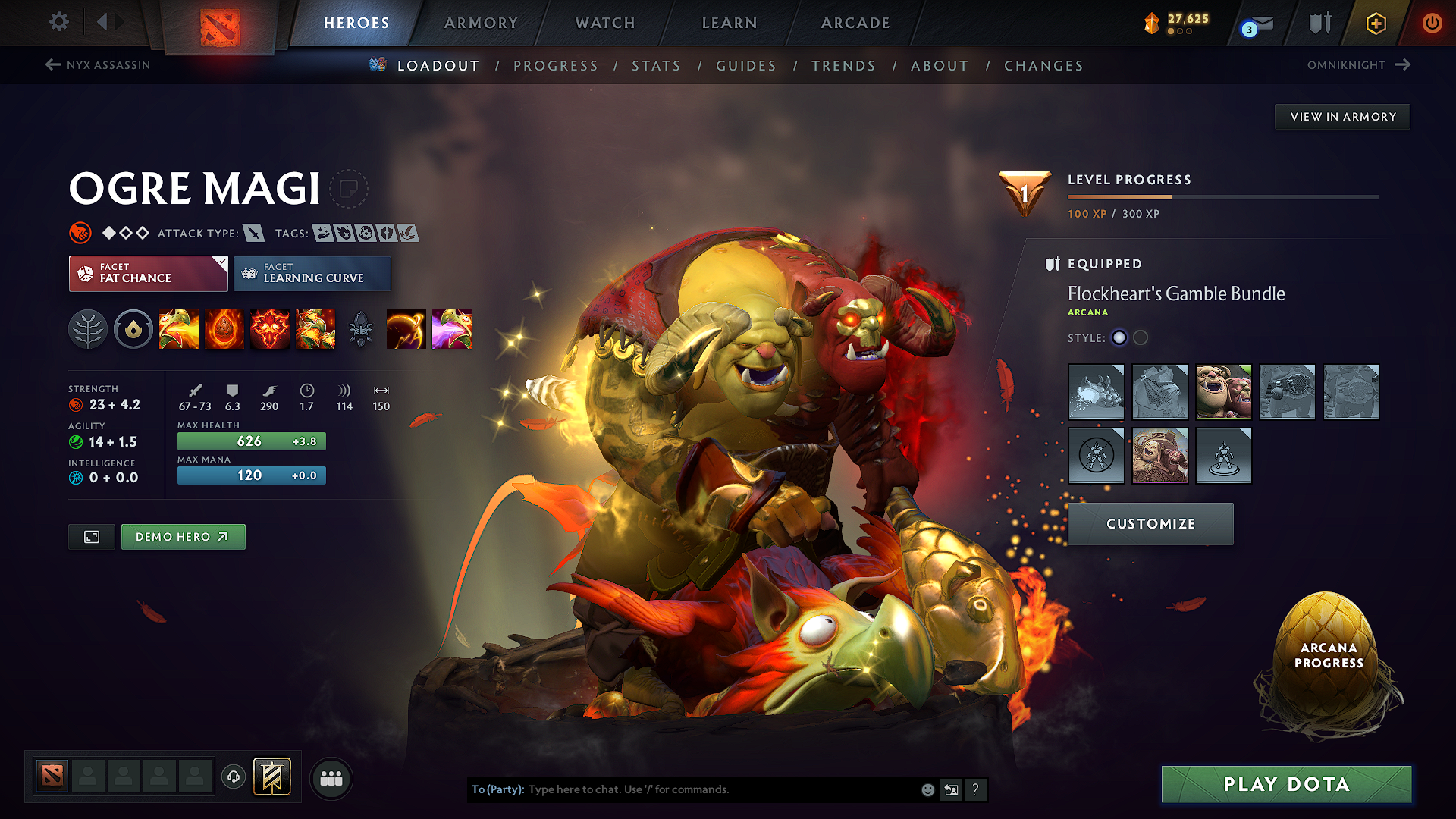Switch style using the second style radio button
The width and height of the screenshot is (1456, 819).
pyautogui.click(x=1141, y=338)
